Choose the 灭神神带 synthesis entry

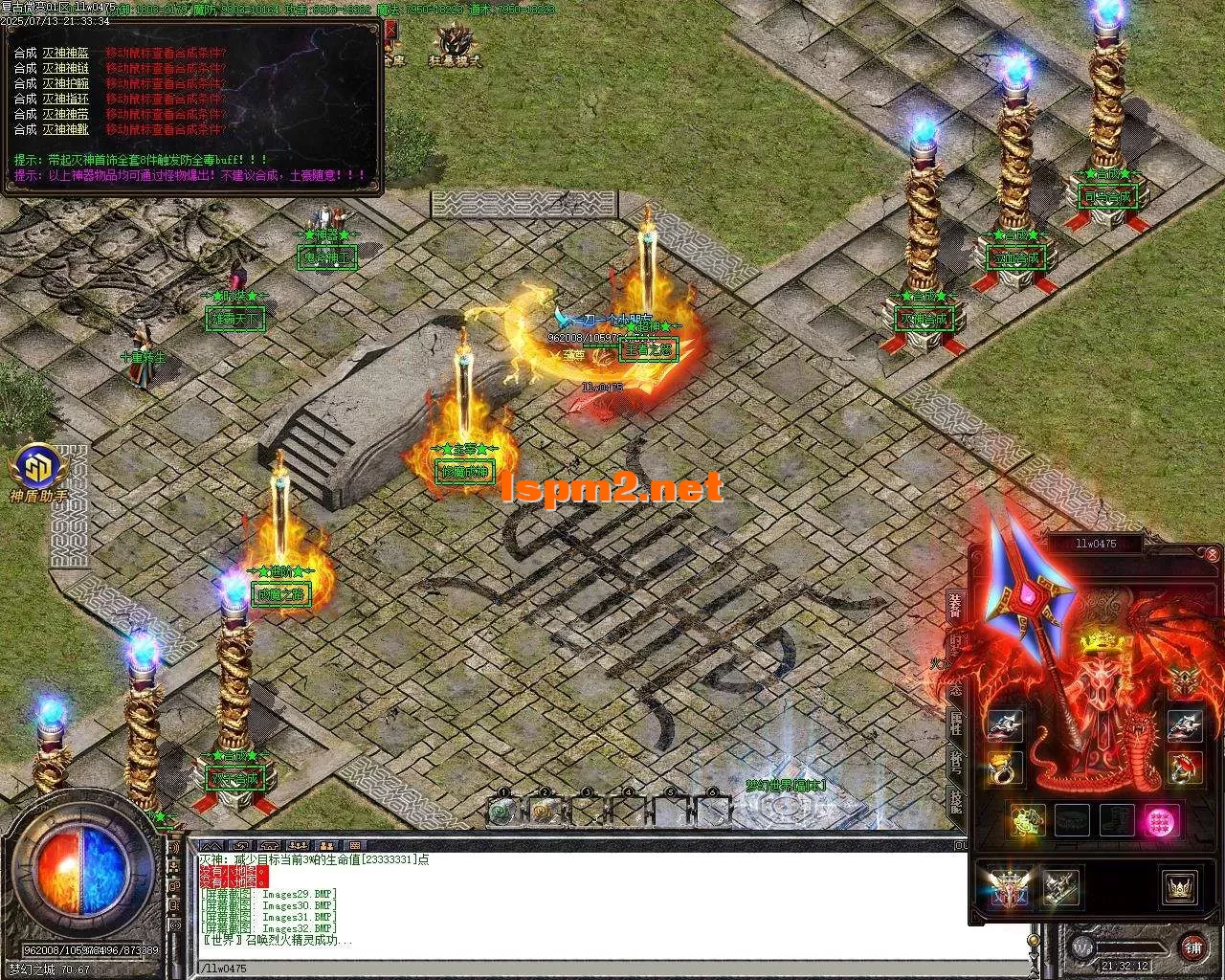(x=65, y=114)
